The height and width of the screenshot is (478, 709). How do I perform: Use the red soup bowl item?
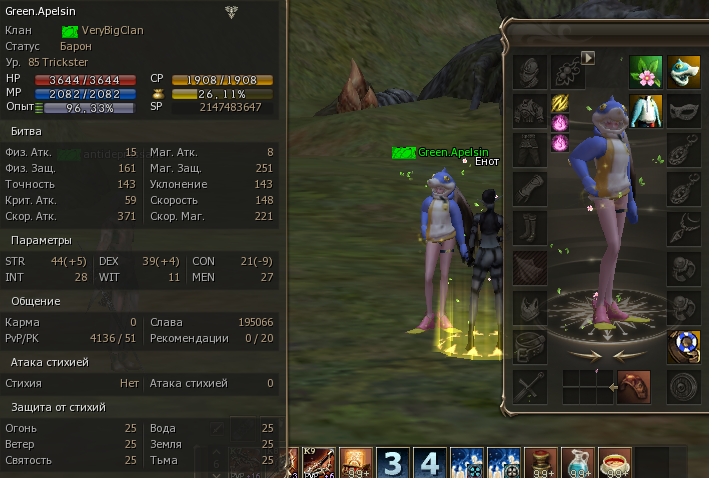coord(615,463)
